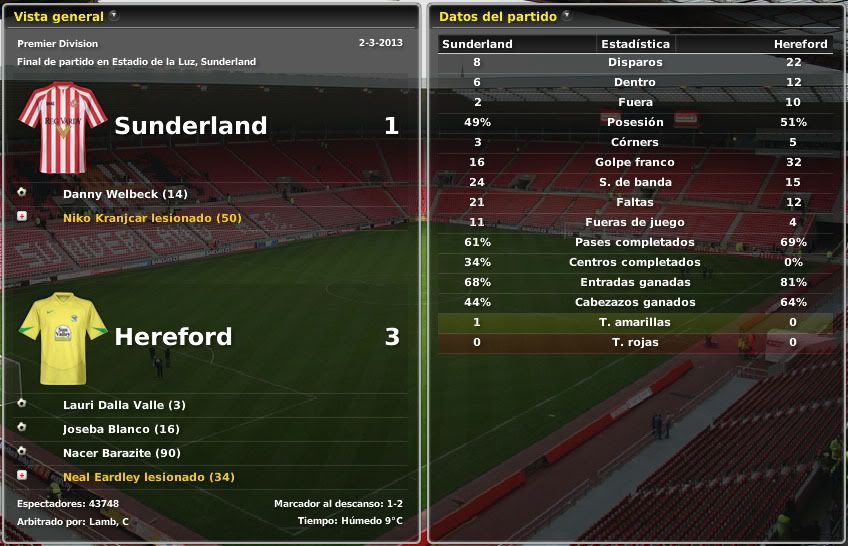Select the Sunderland team name
This screenshot has width=848, height=546.
pyautogui.click(x=190, y=126)
